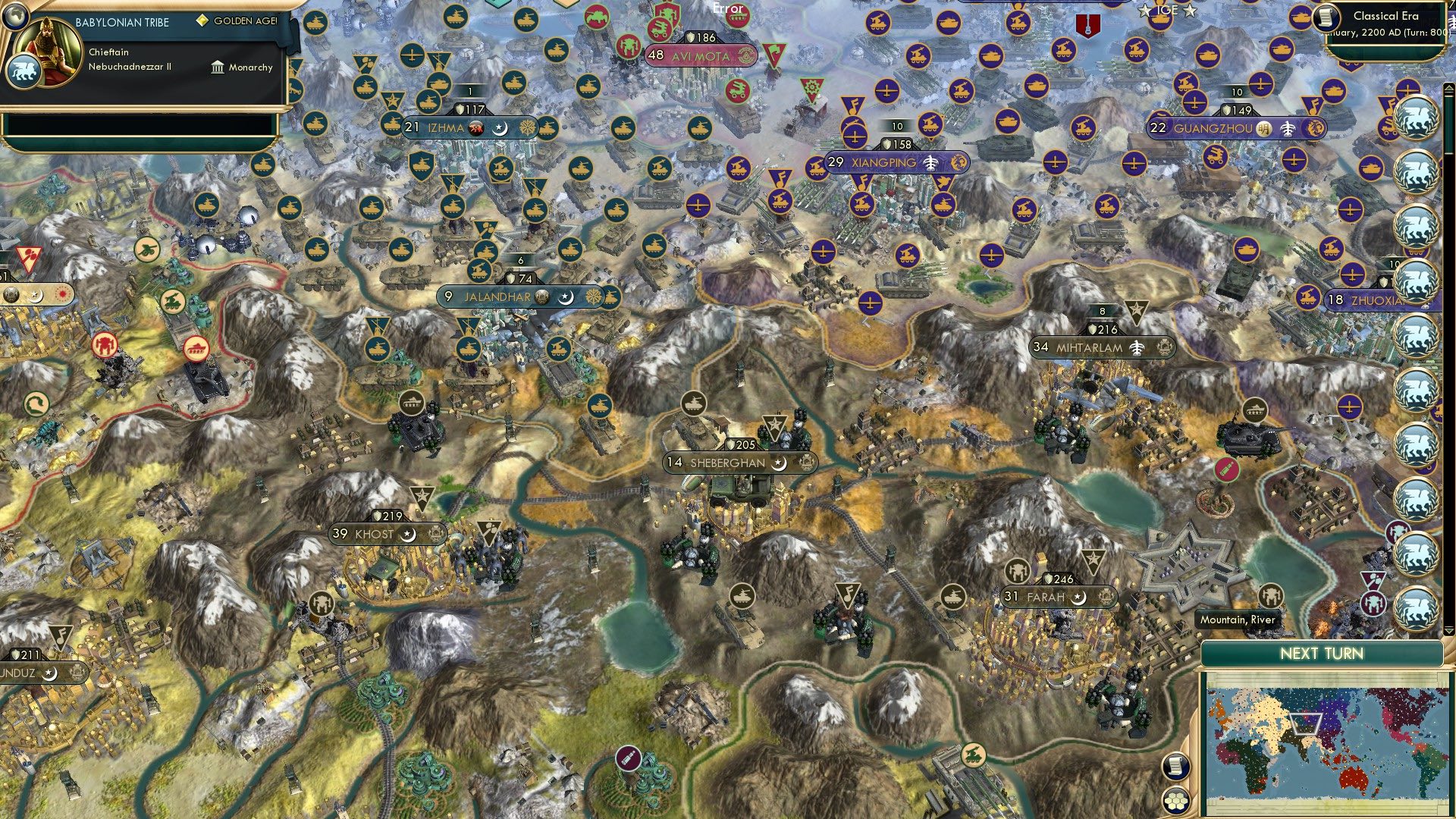Toggle strategic view with the hexagon button
This screenshot has height=819, width=1456.
1176,801
